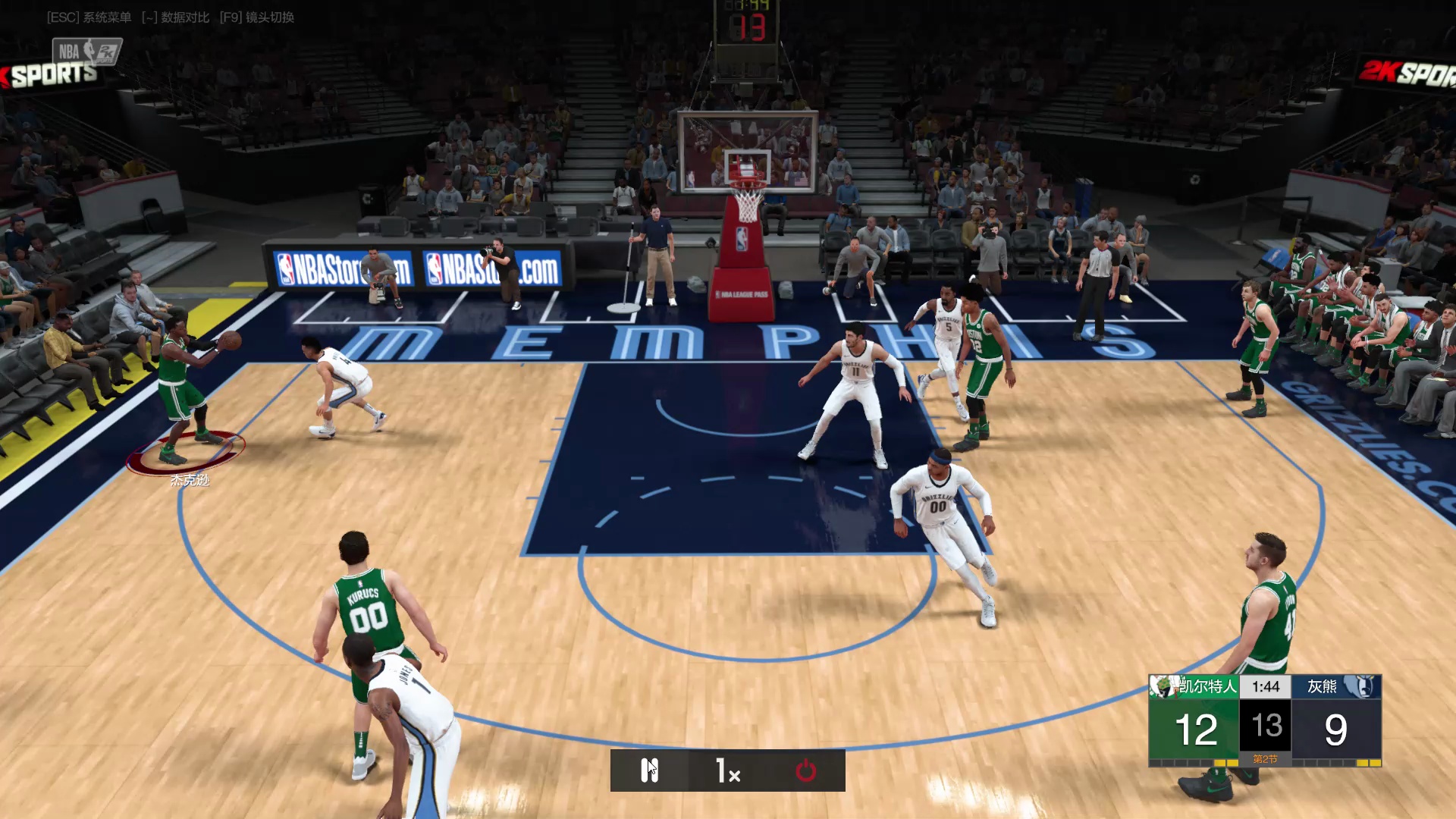Expand the game clock showing 1:44
The image size is (1456, 819).
pyautogui.click(x=1266, y=686)
